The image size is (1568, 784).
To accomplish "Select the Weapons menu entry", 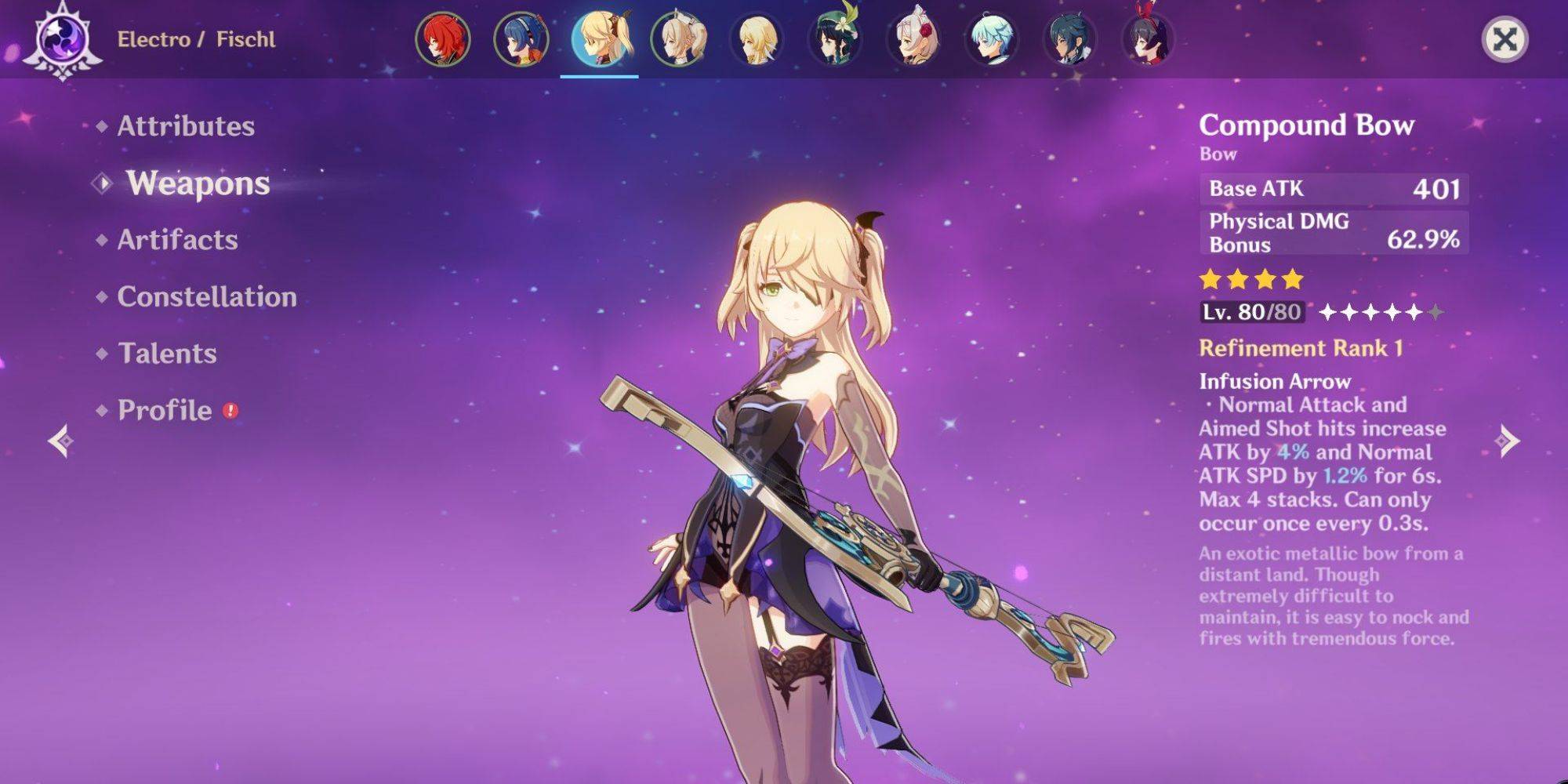I will pos(198,183).
